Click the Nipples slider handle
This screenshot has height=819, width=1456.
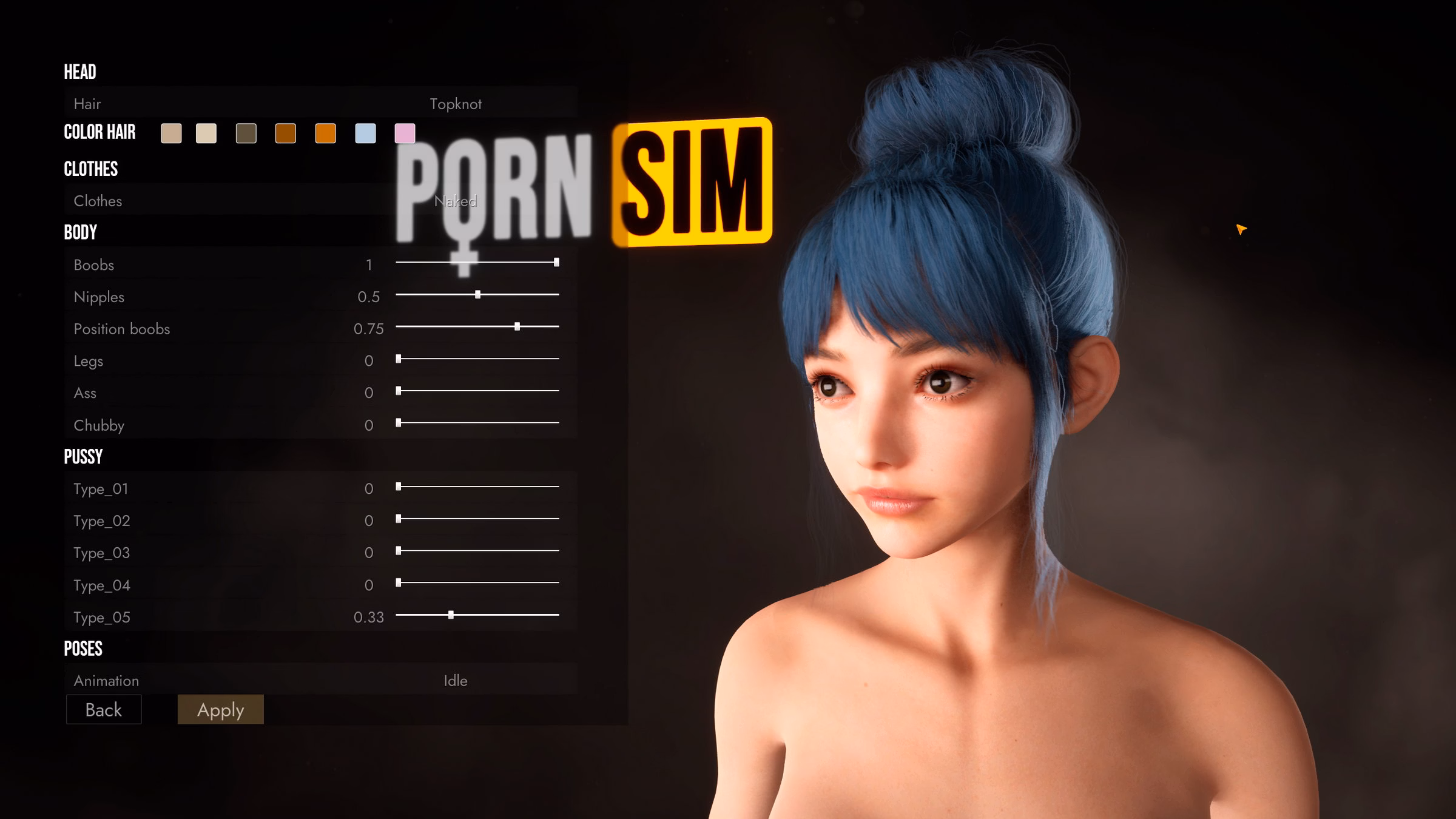(x=477, y=295)
